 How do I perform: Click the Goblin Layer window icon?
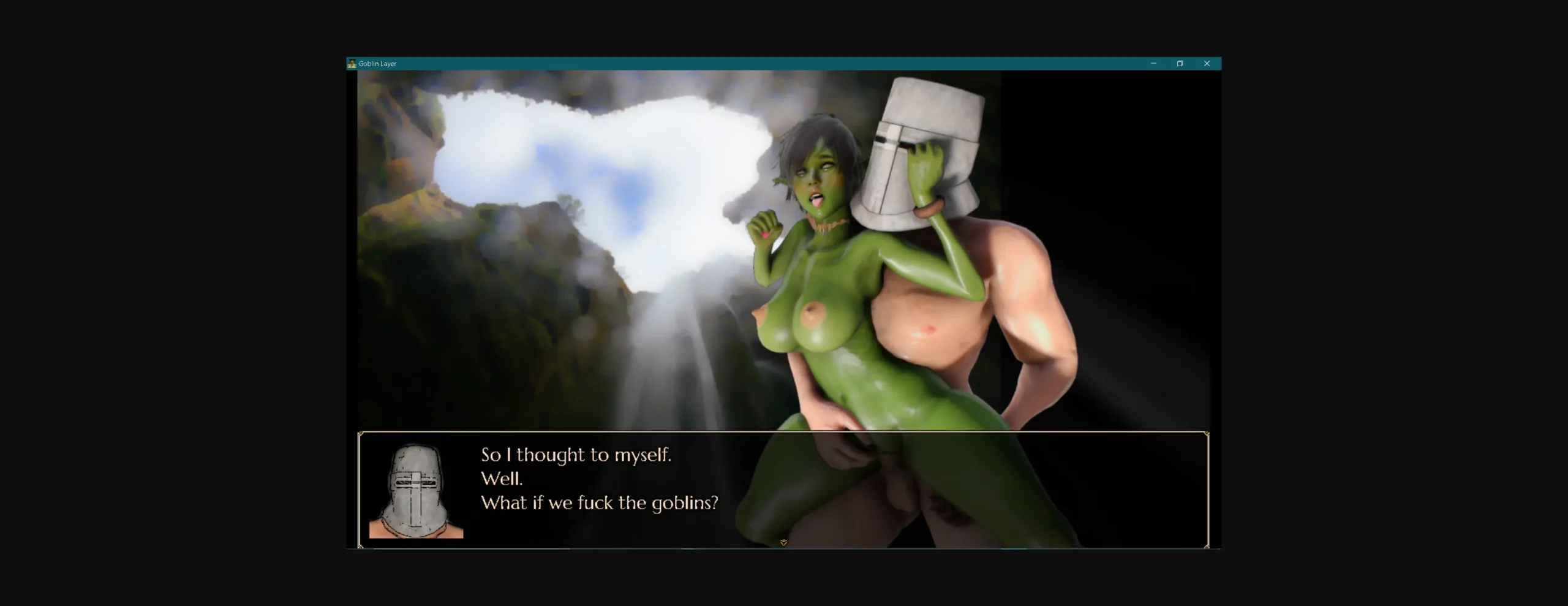(353, 63)
